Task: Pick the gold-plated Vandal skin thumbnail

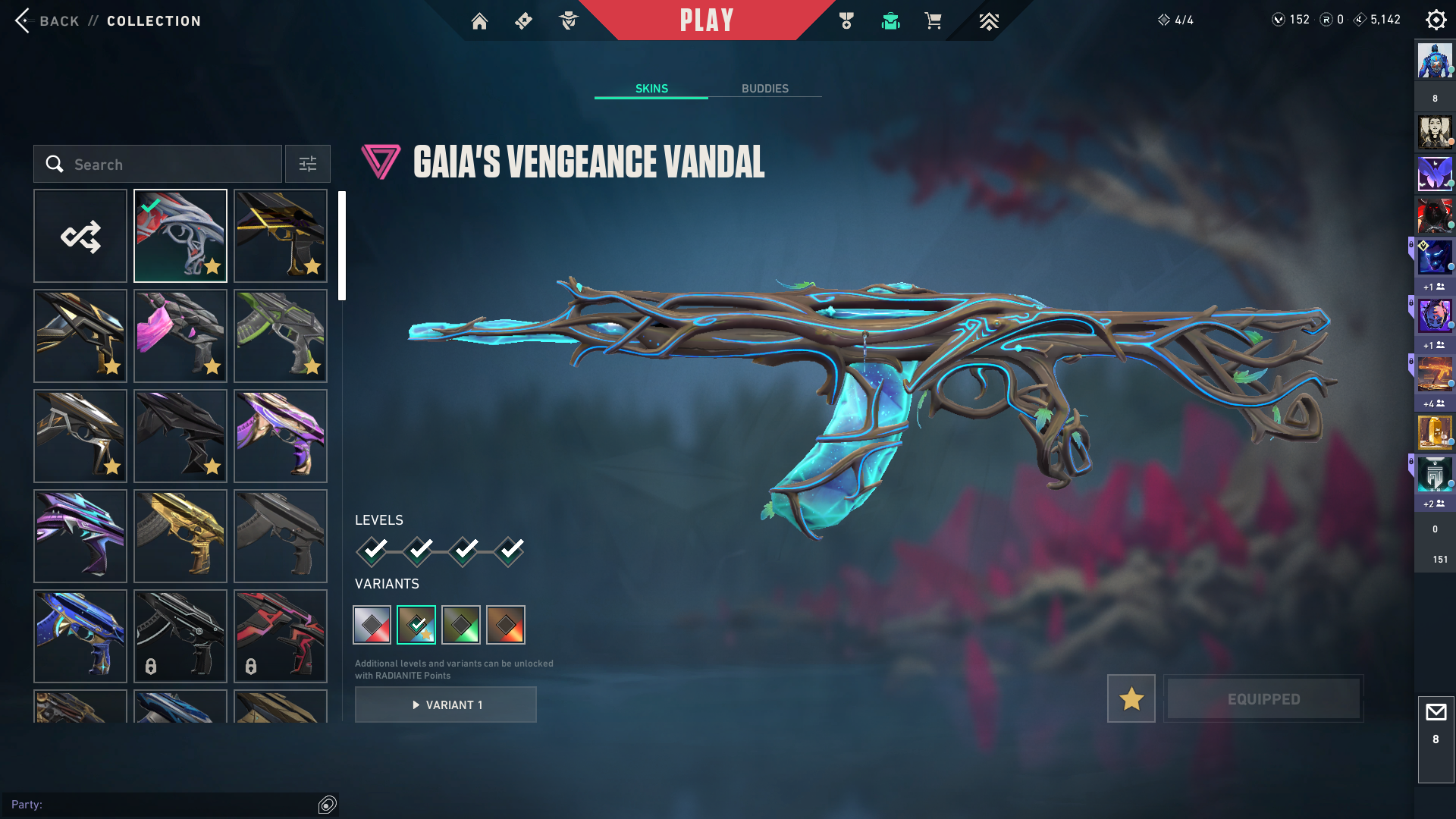Action: click(x=180, y=536)
